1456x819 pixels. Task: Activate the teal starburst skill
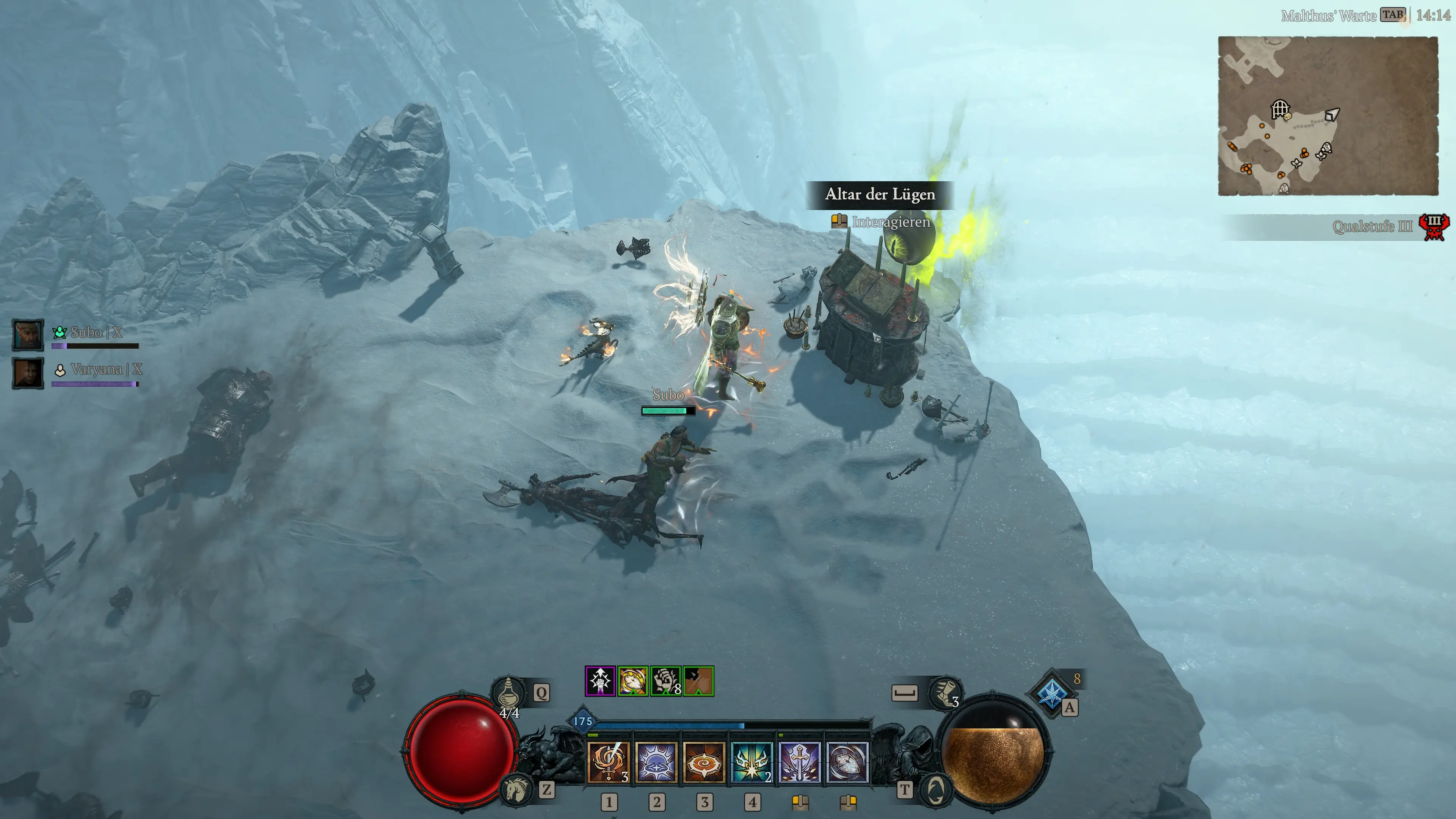pyautogui.click(x=751, y=762)
